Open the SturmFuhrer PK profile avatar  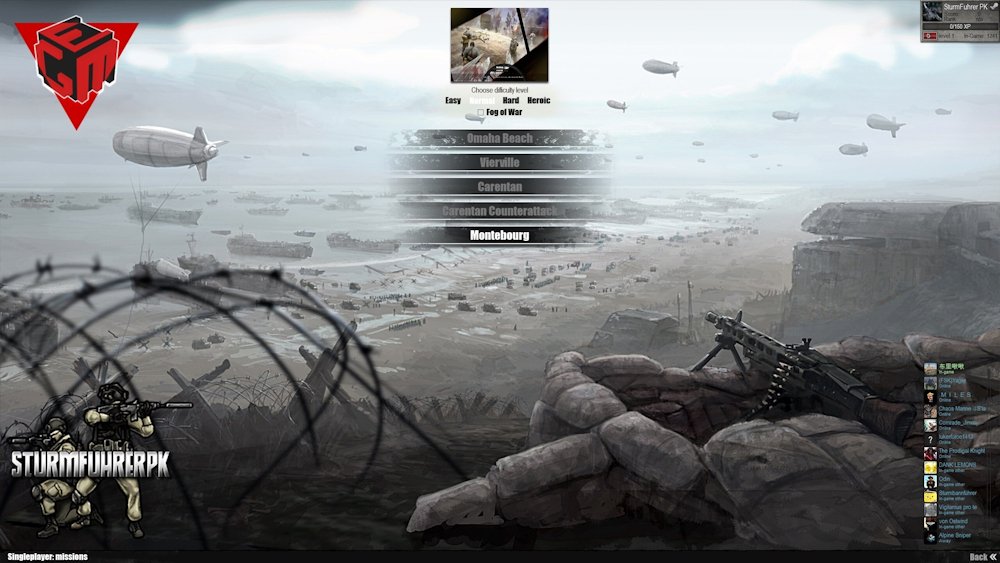click(932, 12)
